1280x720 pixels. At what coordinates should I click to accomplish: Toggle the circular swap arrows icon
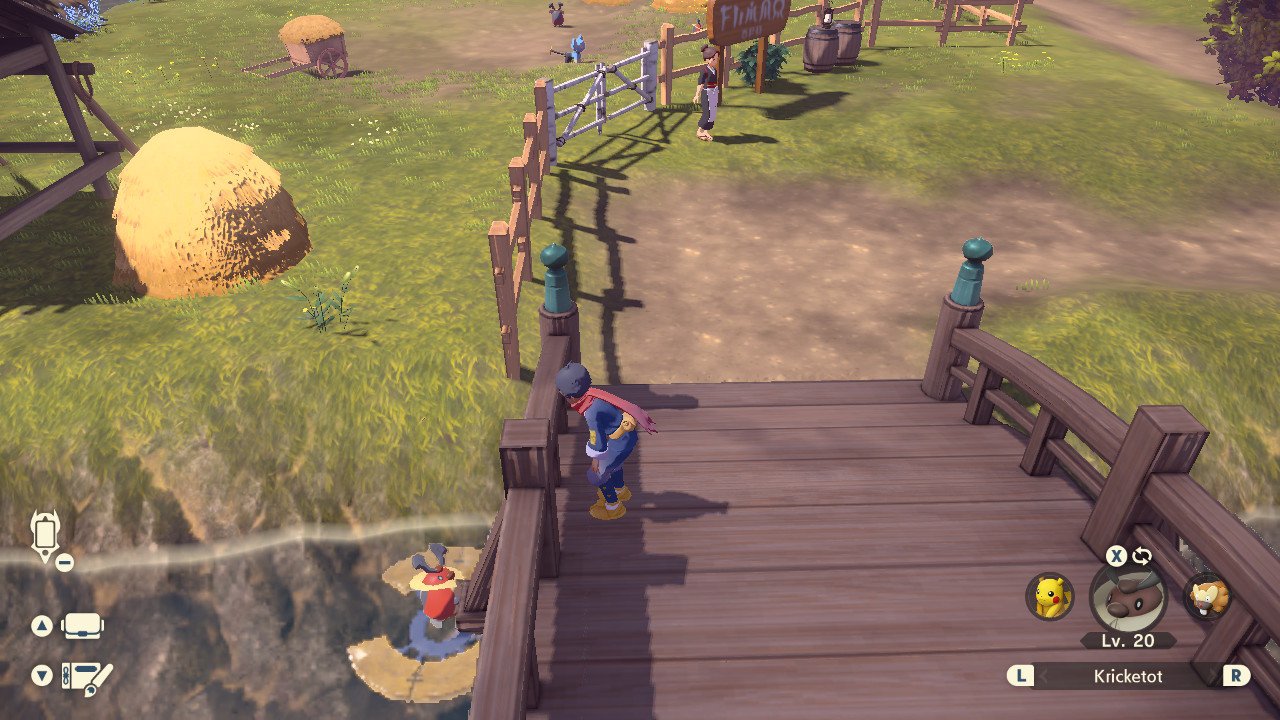pos(1142,556)
